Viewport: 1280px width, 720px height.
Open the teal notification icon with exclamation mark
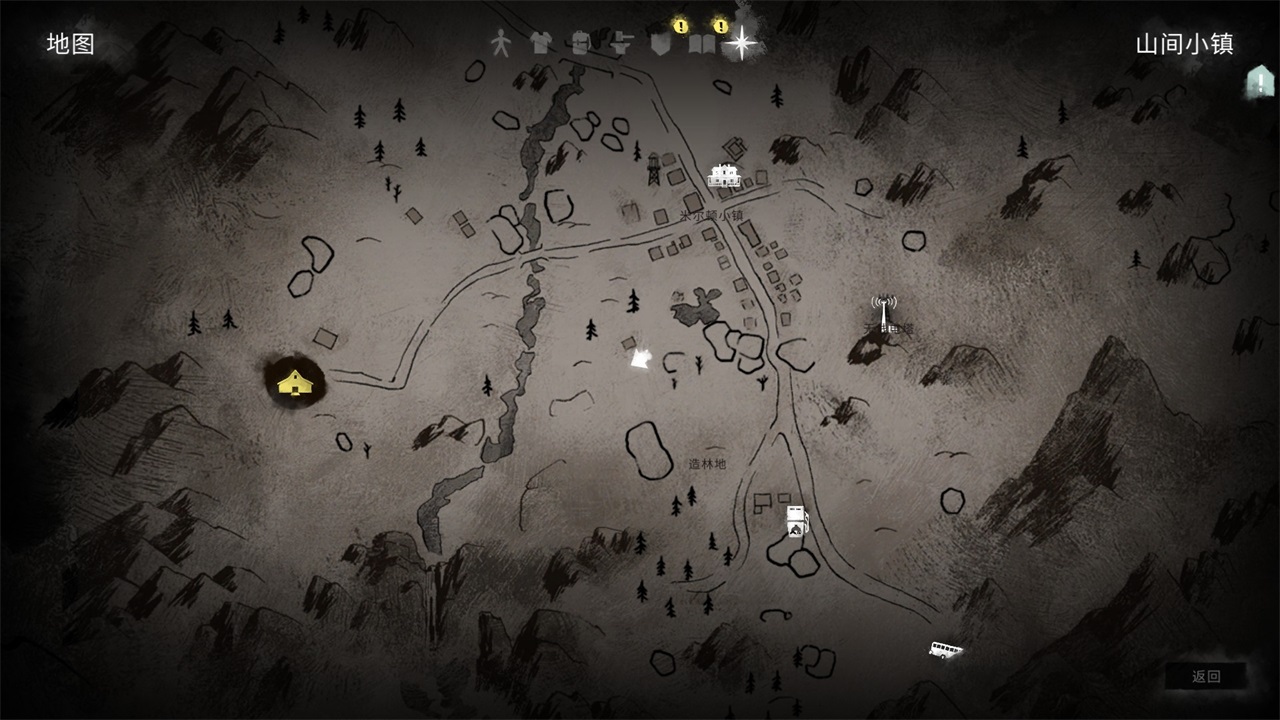tap(1258, 82)
